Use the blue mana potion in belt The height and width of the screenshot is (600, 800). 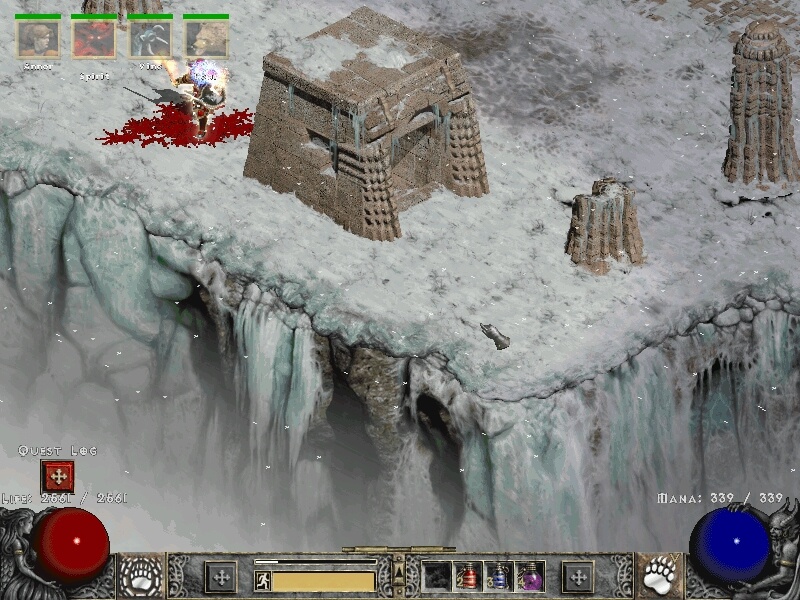(x=498, y=576)
